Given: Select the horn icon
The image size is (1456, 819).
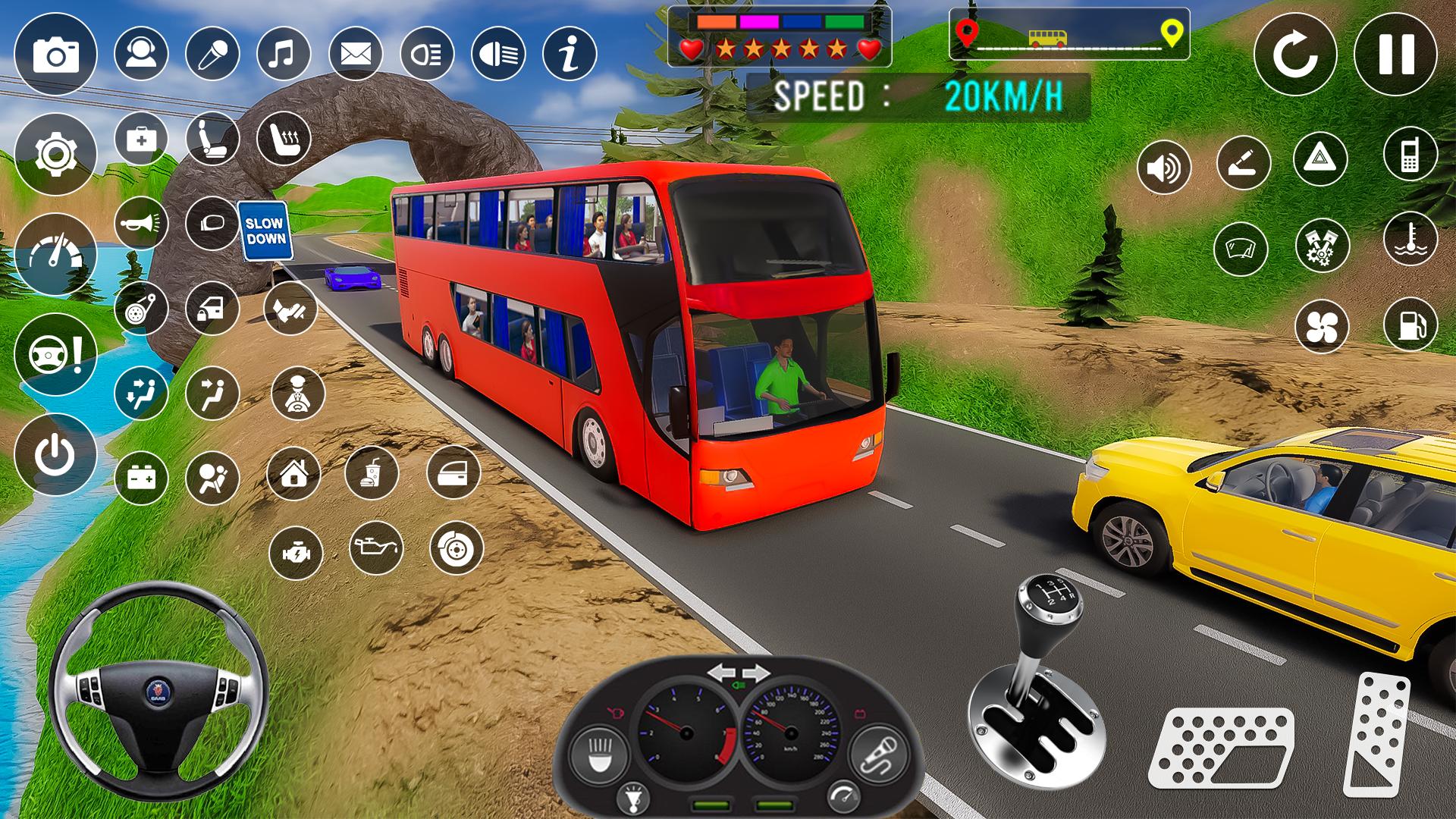Looking at the screenshot, I should click(x=140, y=224).
